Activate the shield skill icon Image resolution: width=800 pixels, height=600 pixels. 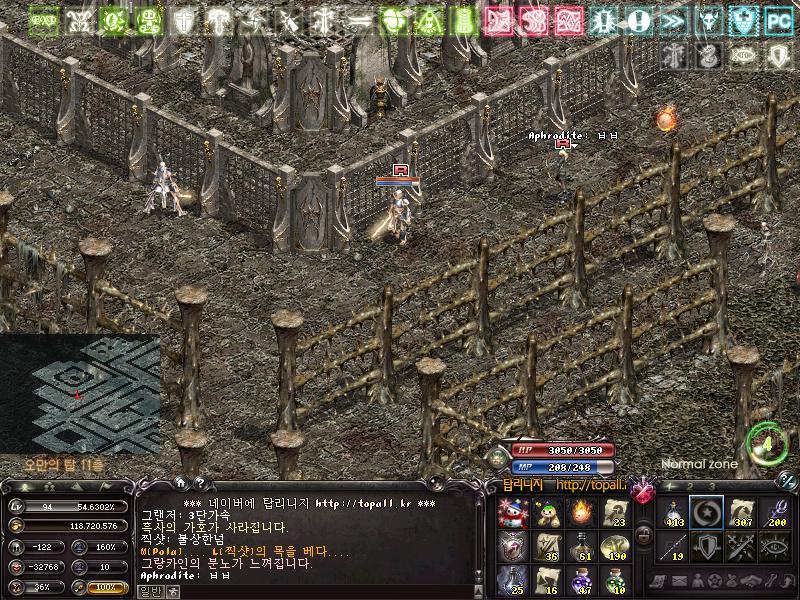point(707,546)
